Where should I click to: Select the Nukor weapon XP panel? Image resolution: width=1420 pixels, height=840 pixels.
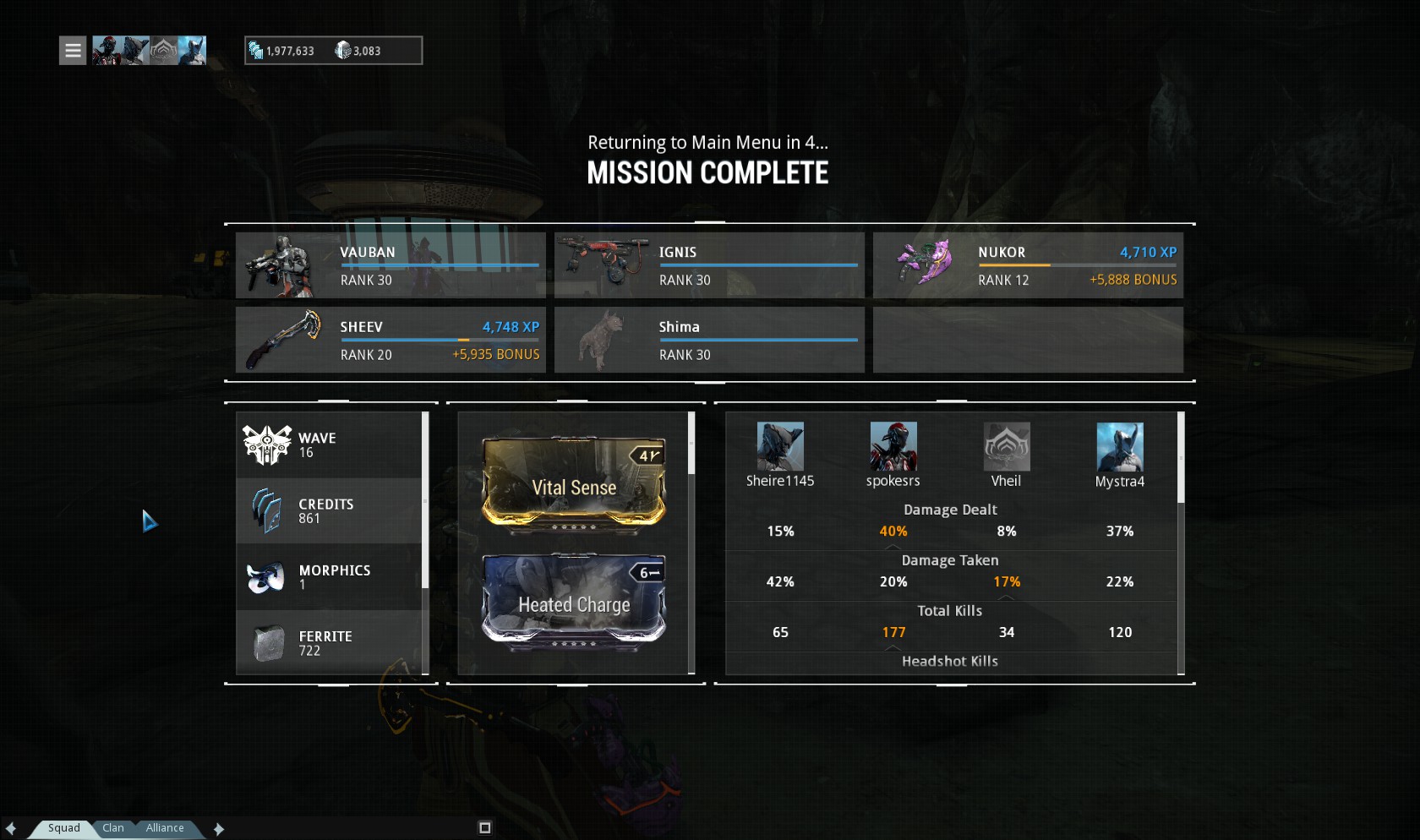pos(1028,265)
